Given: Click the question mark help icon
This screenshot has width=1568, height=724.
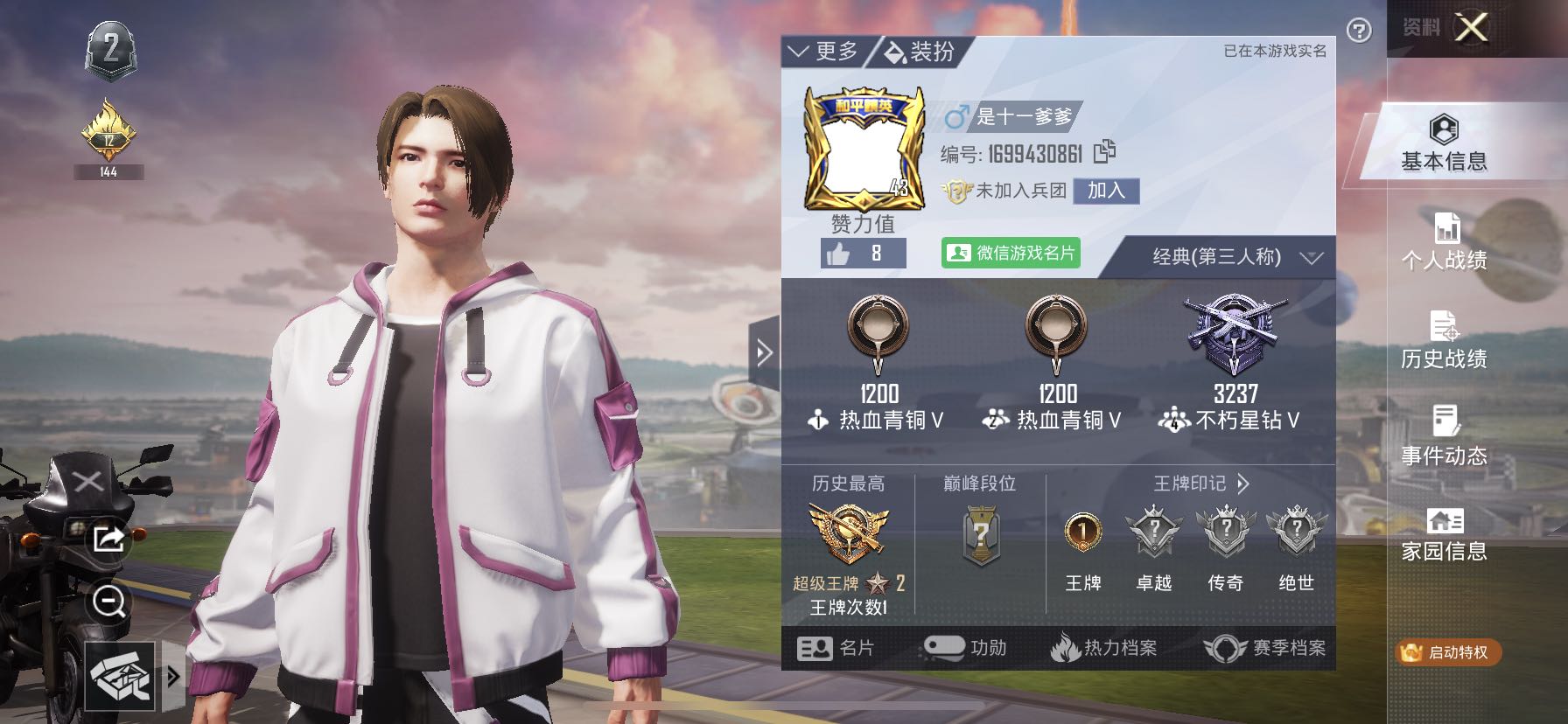Looking at the screenshot, I should pos(1359,31).
